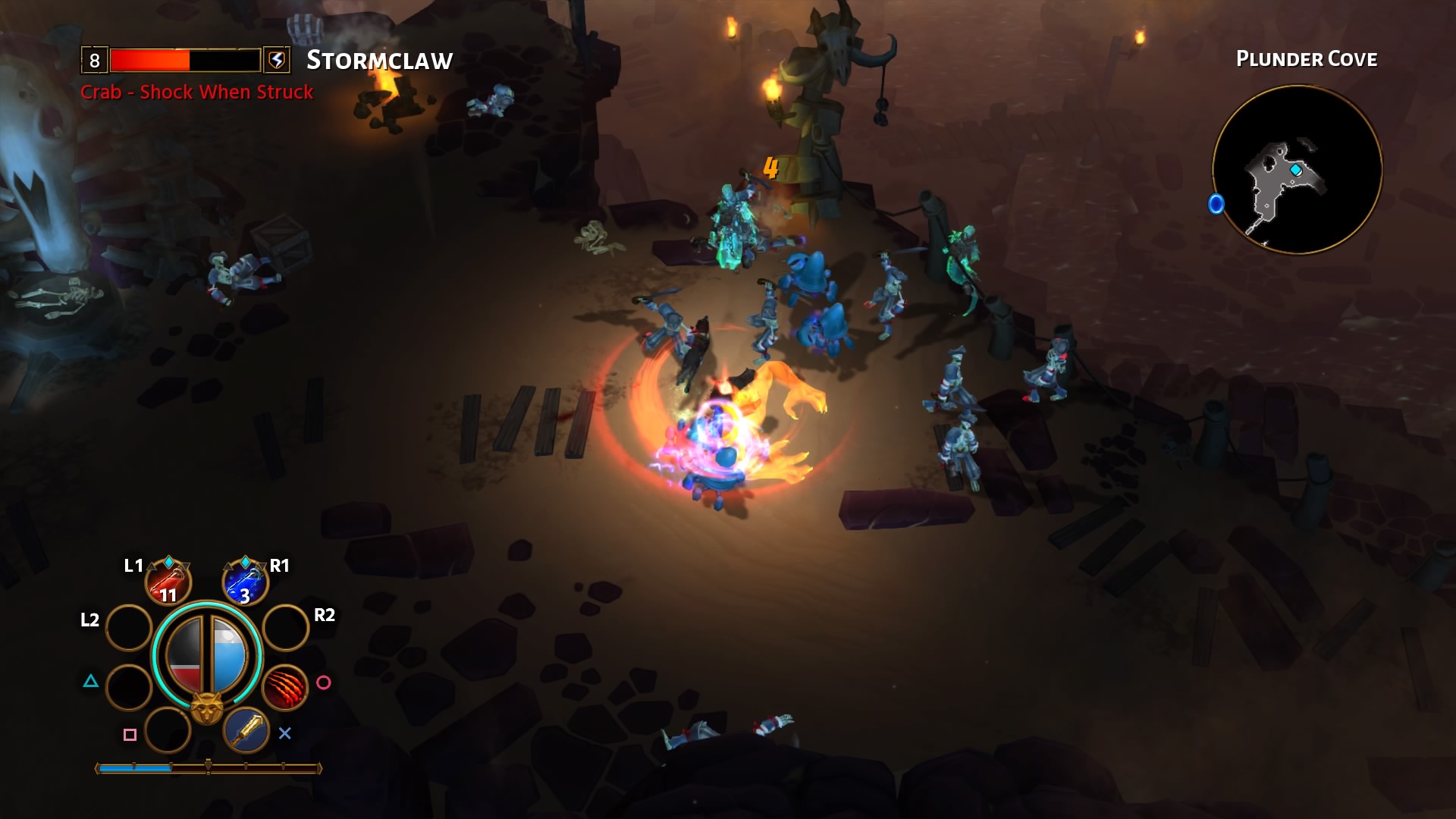Image resolution: width=1456 pixels, height=819 pixels.
Task: Select the red health potion on L1
Action: [x=168, y=583]
